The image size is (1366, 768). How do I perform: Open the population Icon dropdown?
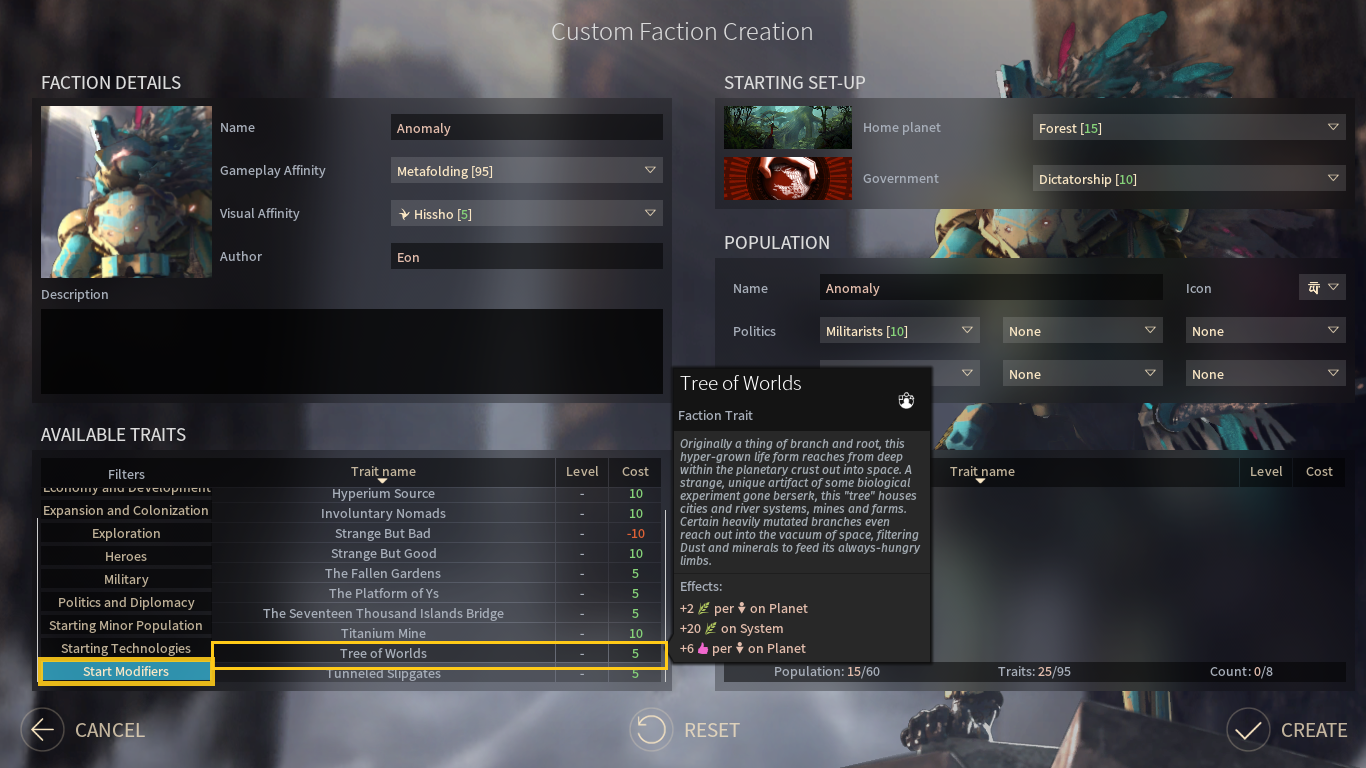[x=1321, y=288]
